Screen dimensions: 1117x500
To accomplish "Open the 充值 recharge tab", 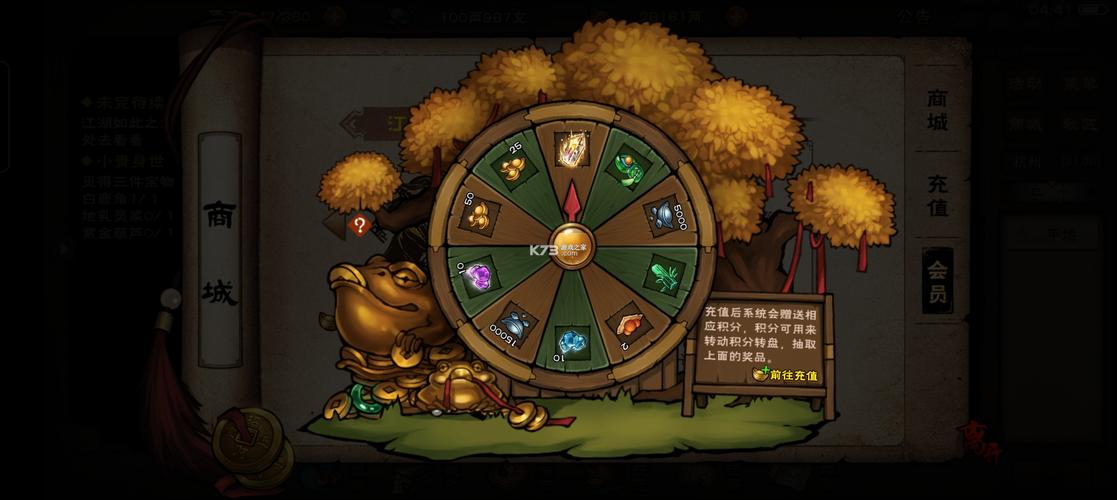I will 937,195.
